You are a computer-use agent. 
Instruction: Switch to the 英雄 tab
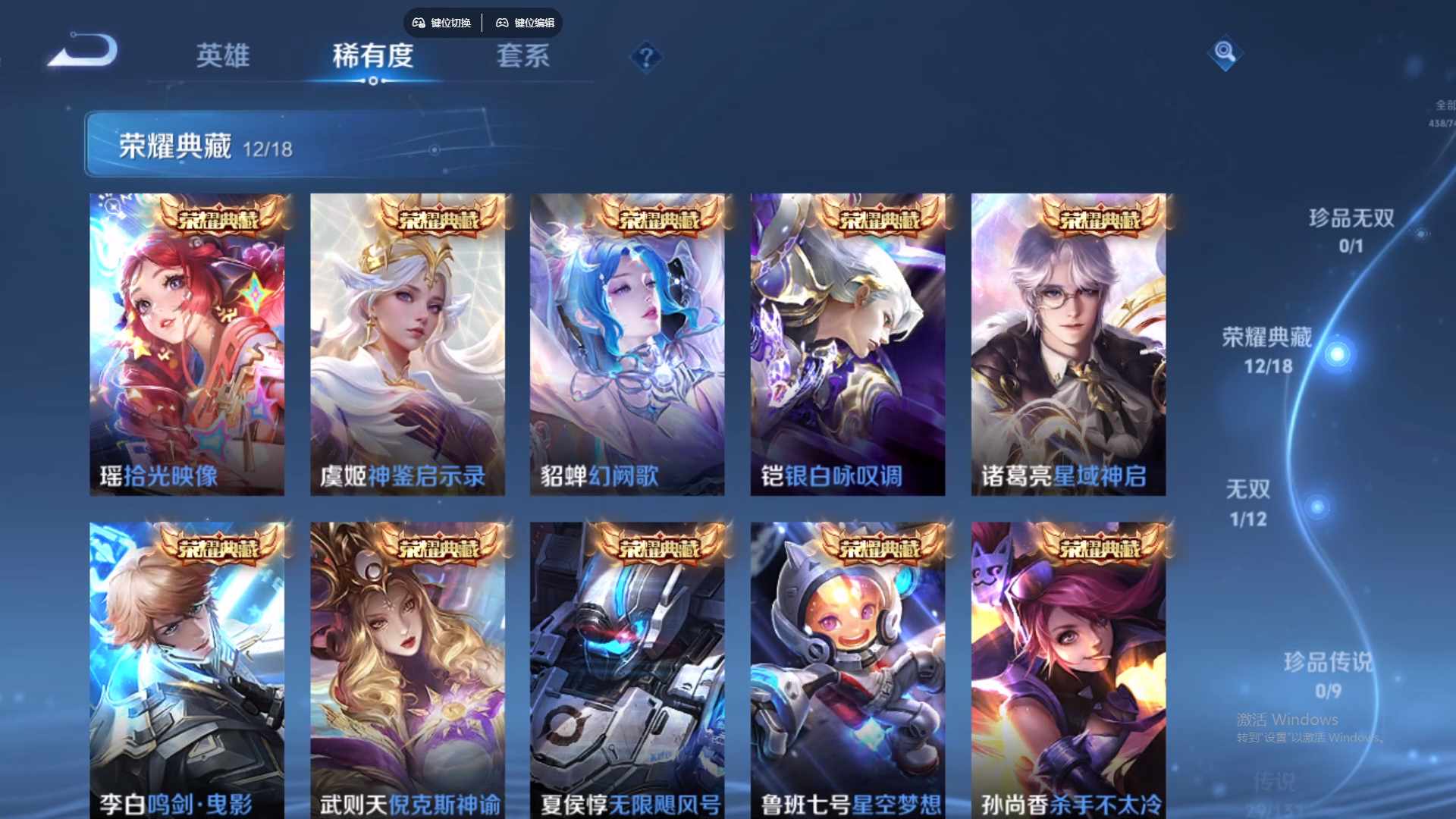224,56
